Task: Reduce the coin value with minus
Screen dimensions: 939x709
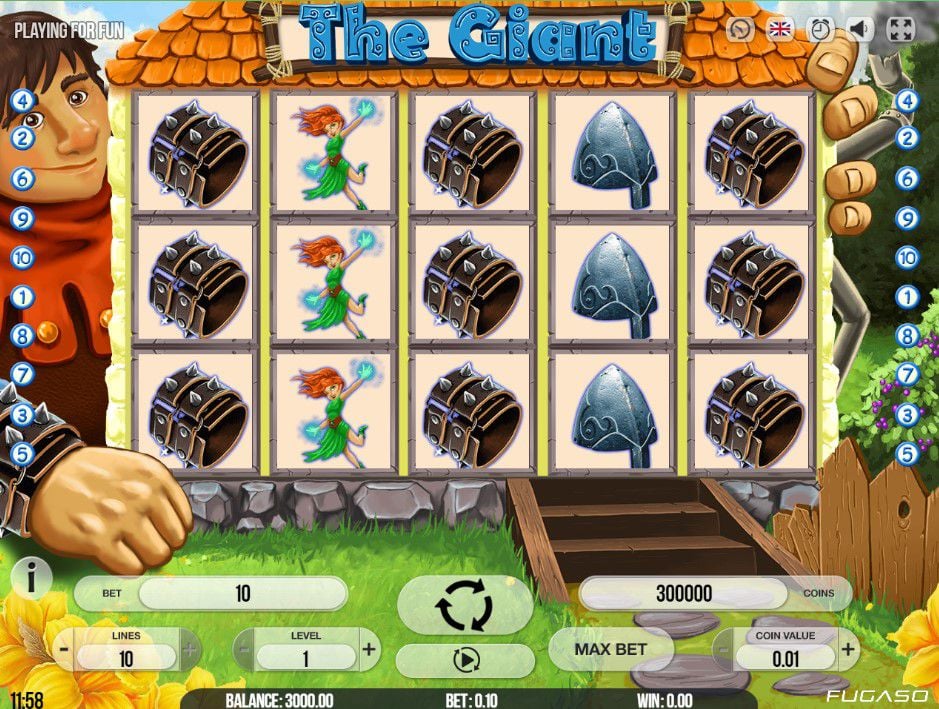Action: (x=723, y=650)
